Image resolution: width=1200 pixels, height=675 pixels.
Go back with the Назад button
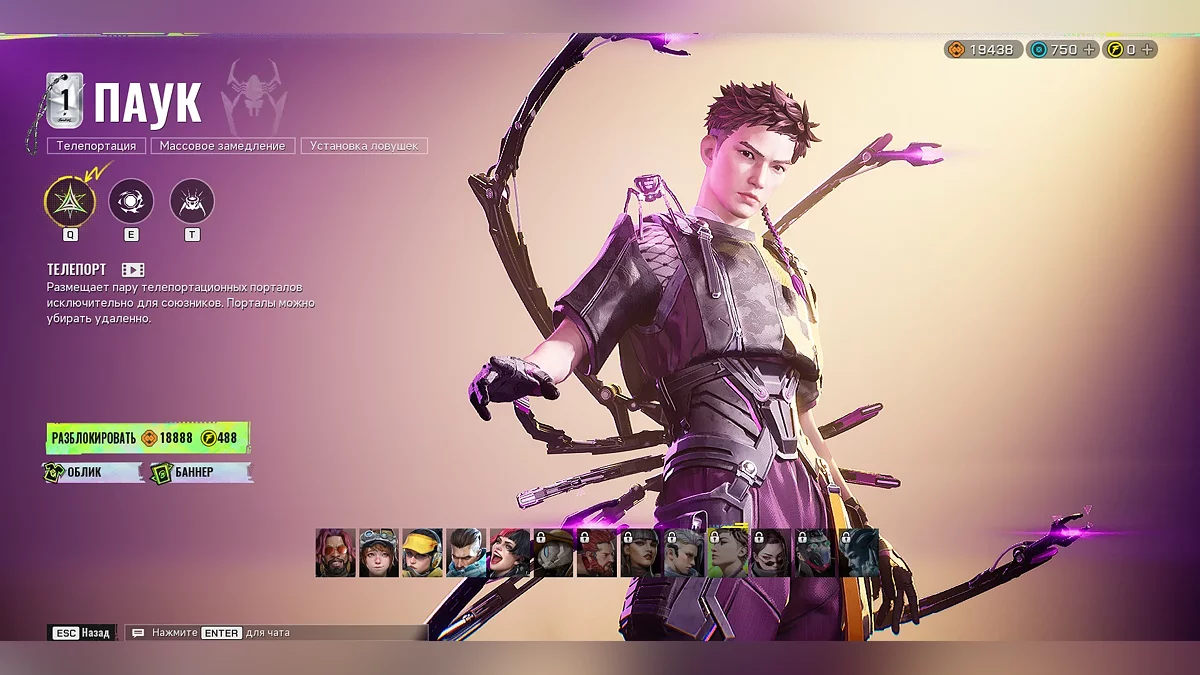coord(82,633)
